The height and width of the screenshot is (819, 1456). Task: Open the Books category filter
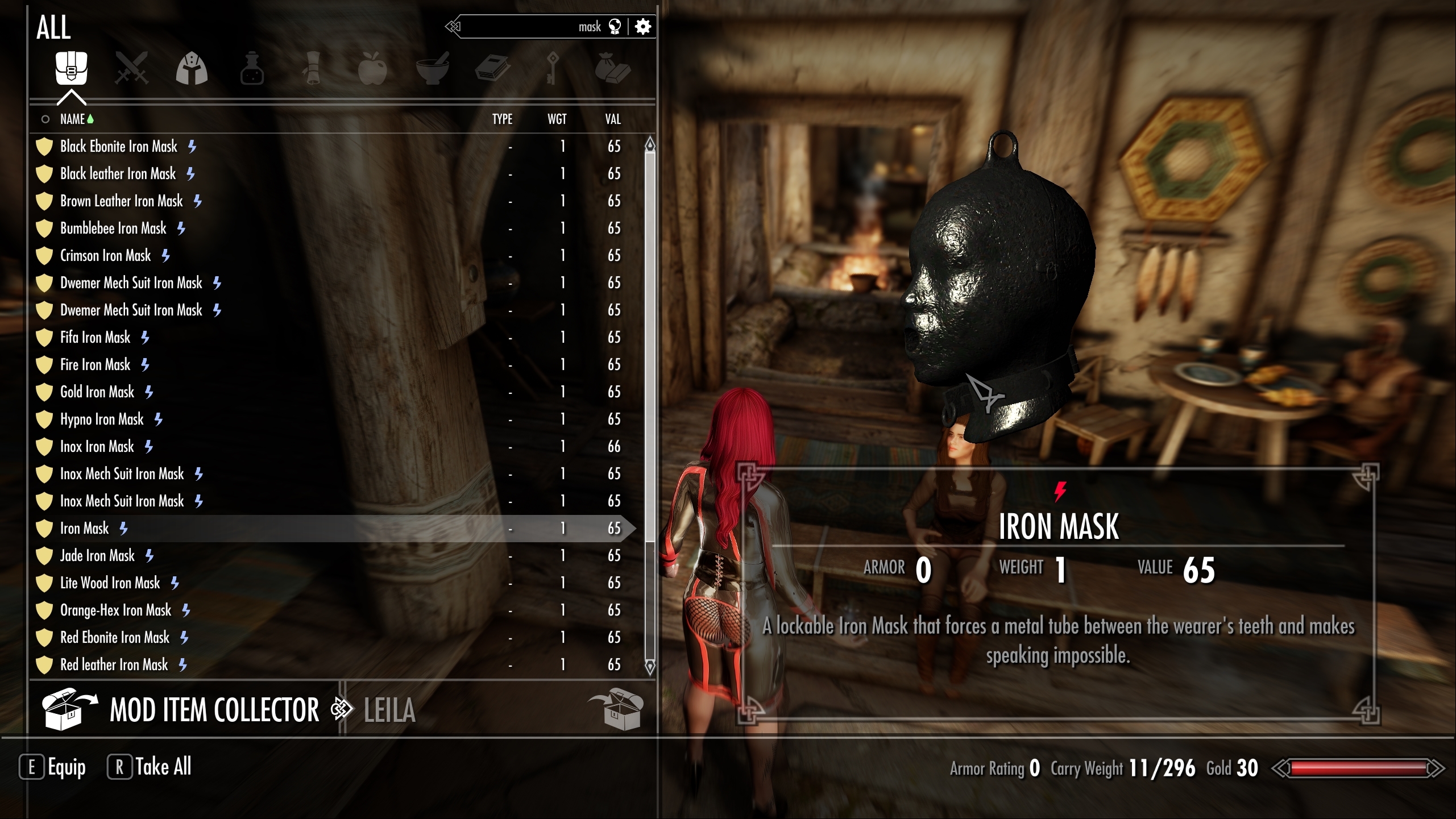click(493, 69)
